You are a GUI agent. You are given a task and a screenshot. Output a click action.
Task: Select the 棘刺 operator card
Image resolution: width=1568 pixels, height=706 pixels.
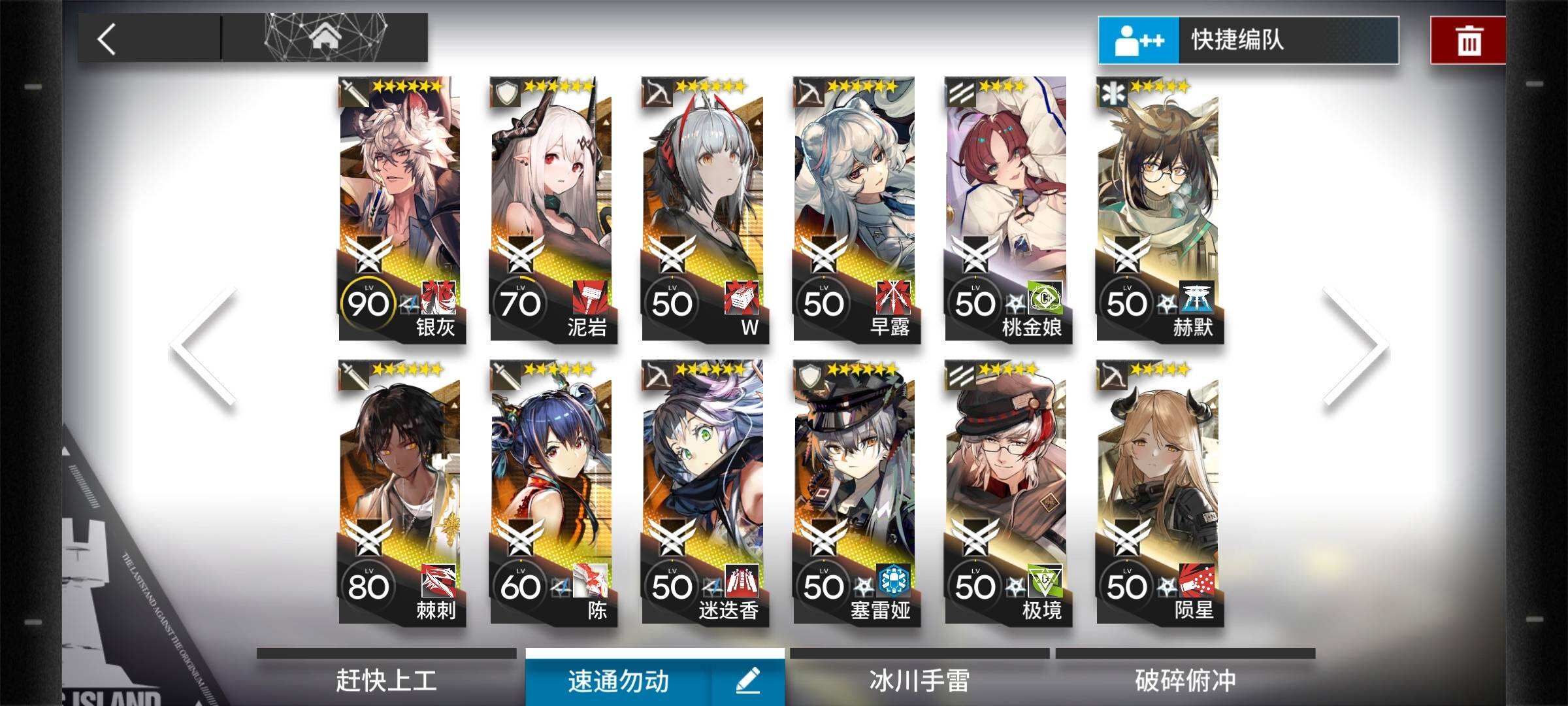400,493
